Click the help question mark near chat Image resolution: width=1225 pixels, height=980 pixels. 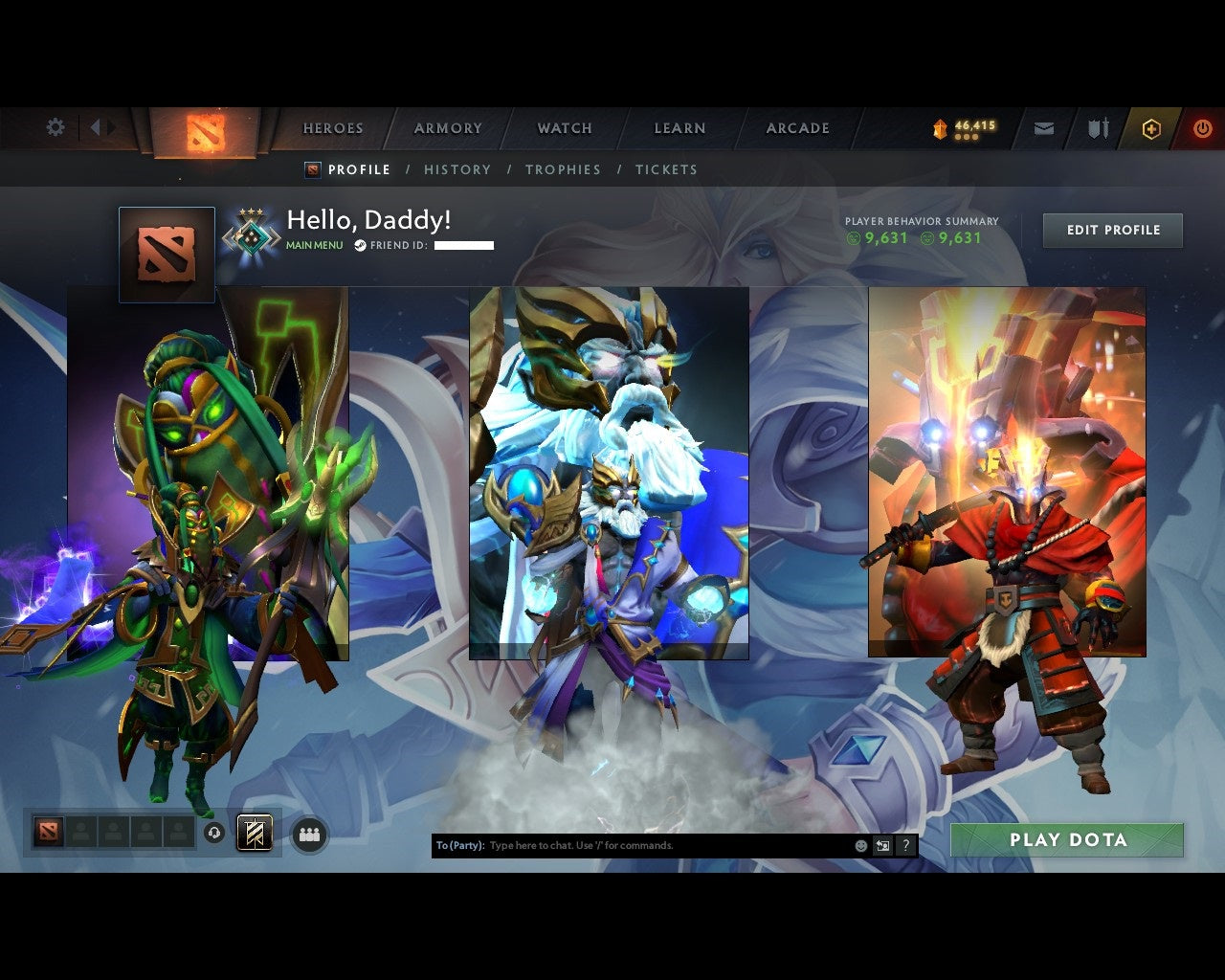(x=904, y=846)
